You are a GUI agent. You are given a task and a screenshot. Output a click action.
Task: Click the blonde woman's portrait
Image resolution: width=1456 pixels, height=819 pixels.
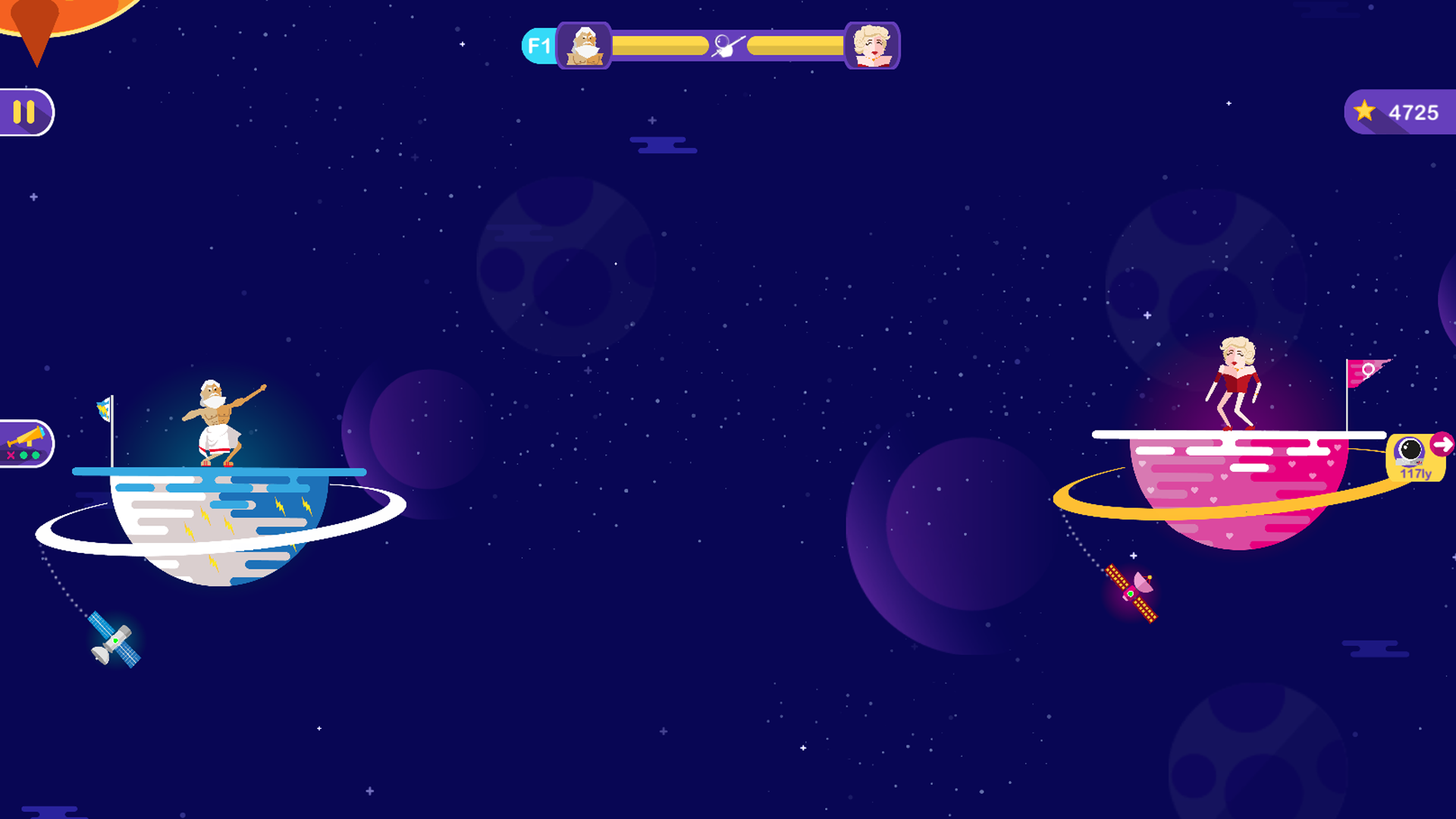(x=871, y=46)
